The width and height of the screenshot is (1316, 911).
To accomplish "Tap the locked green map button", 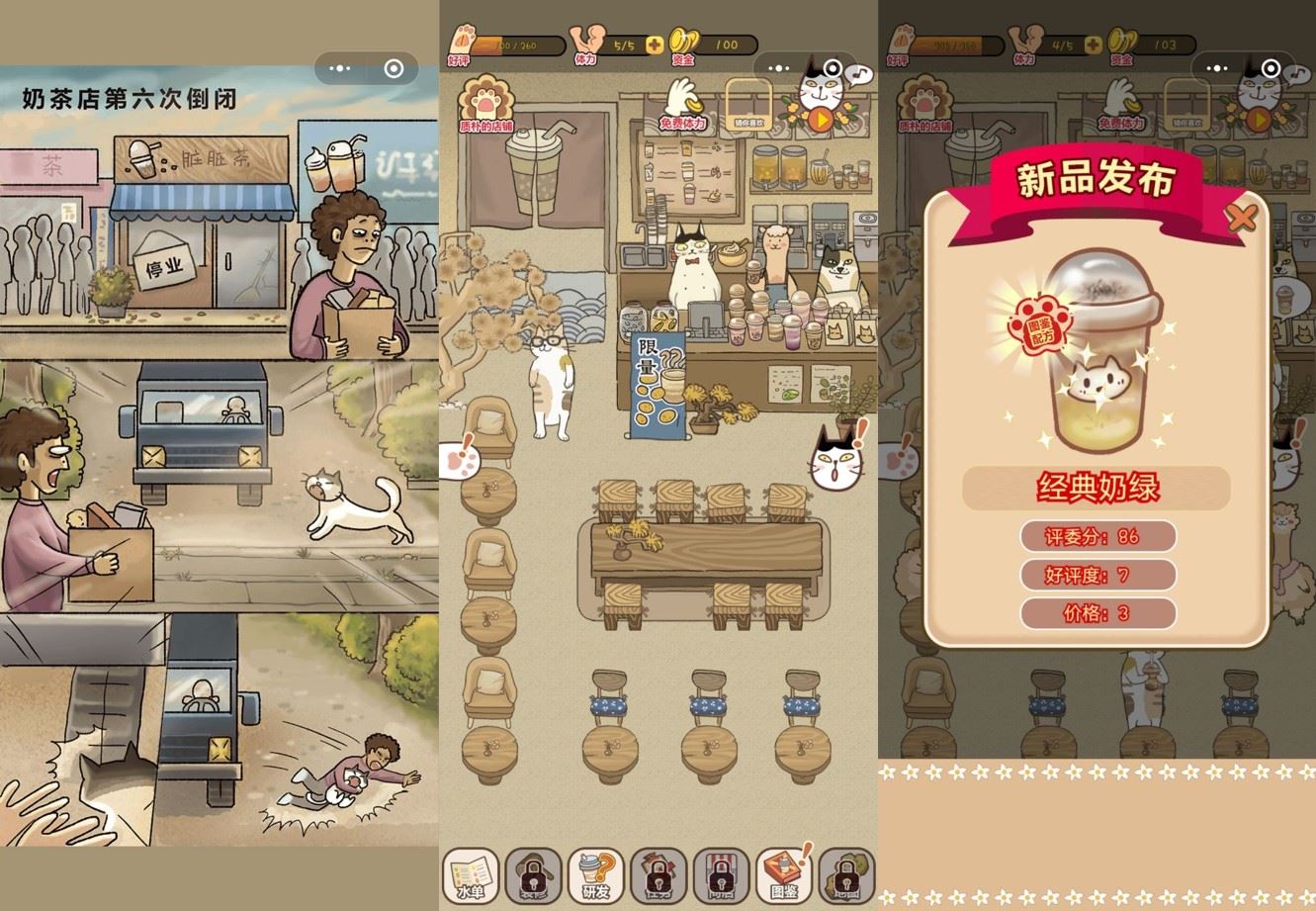I will [847, 875].
